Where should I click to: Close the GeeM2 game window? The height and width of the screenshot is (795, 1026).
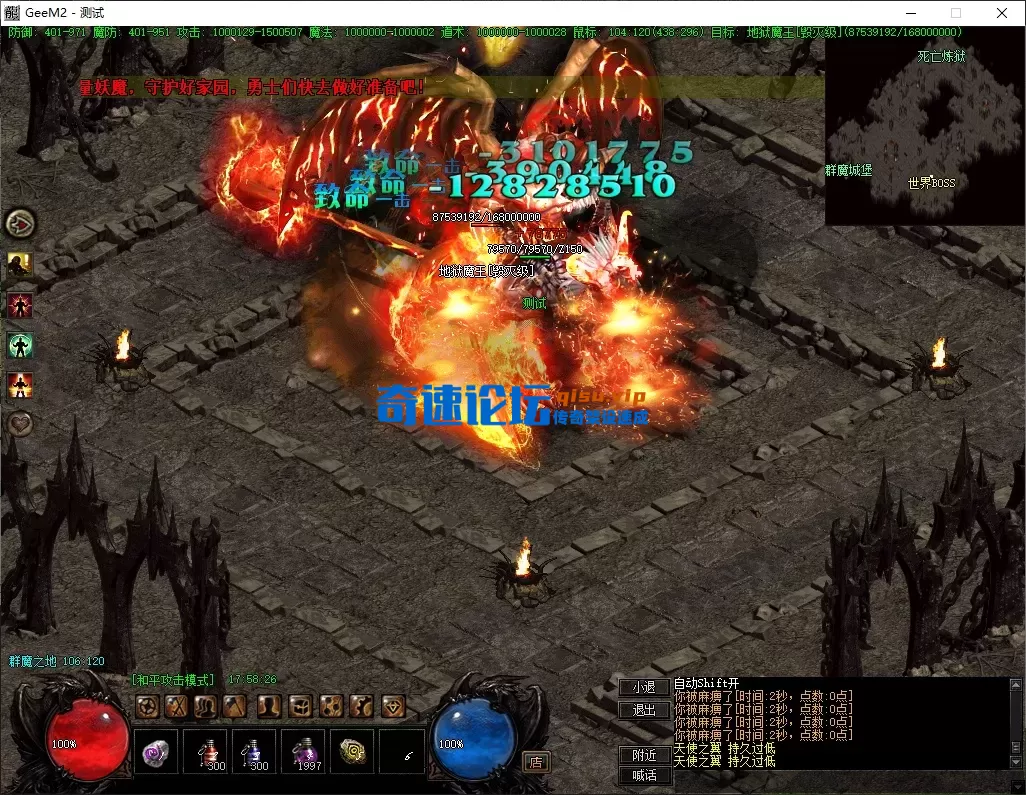1002,13
